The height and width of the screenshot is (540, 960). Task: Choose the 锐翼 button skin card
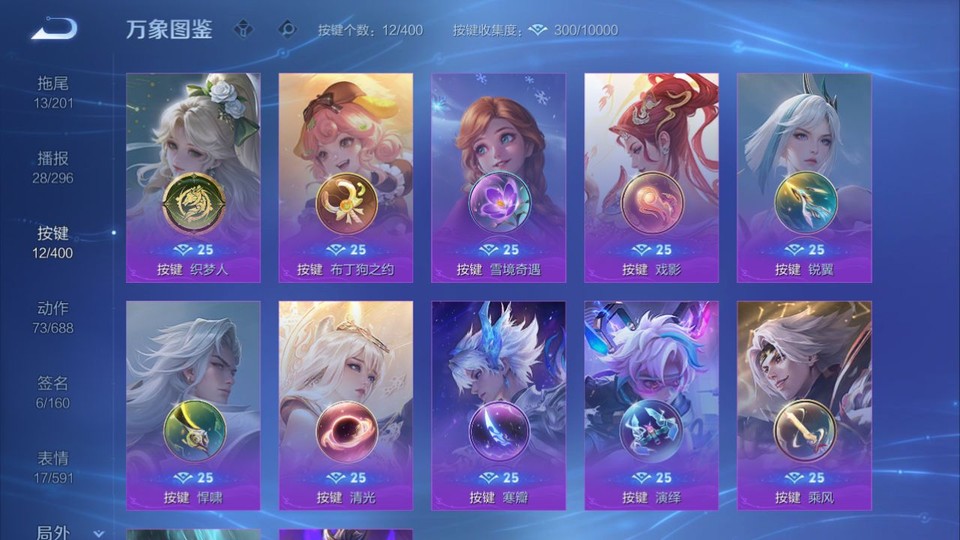pos(804,178)
